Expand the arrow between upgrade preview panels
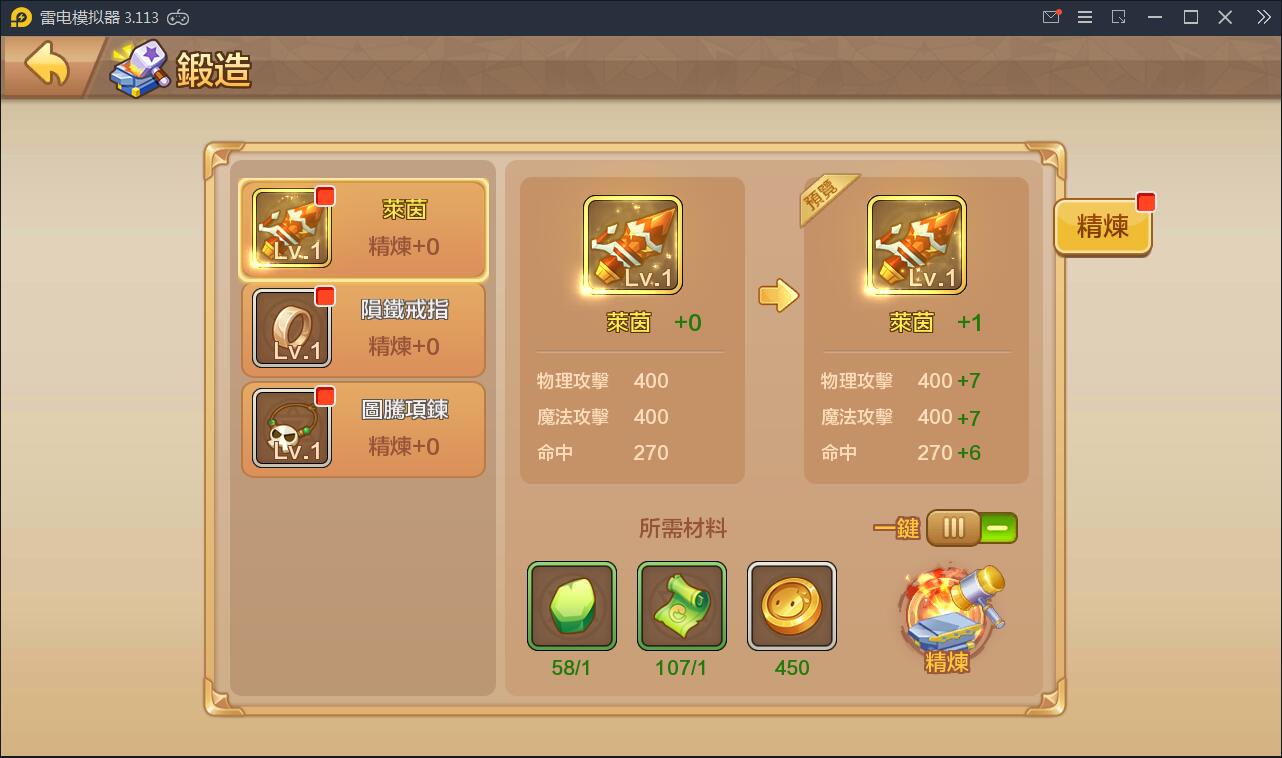The width and height of the screenshot is (1282, 758). [781, 296]
